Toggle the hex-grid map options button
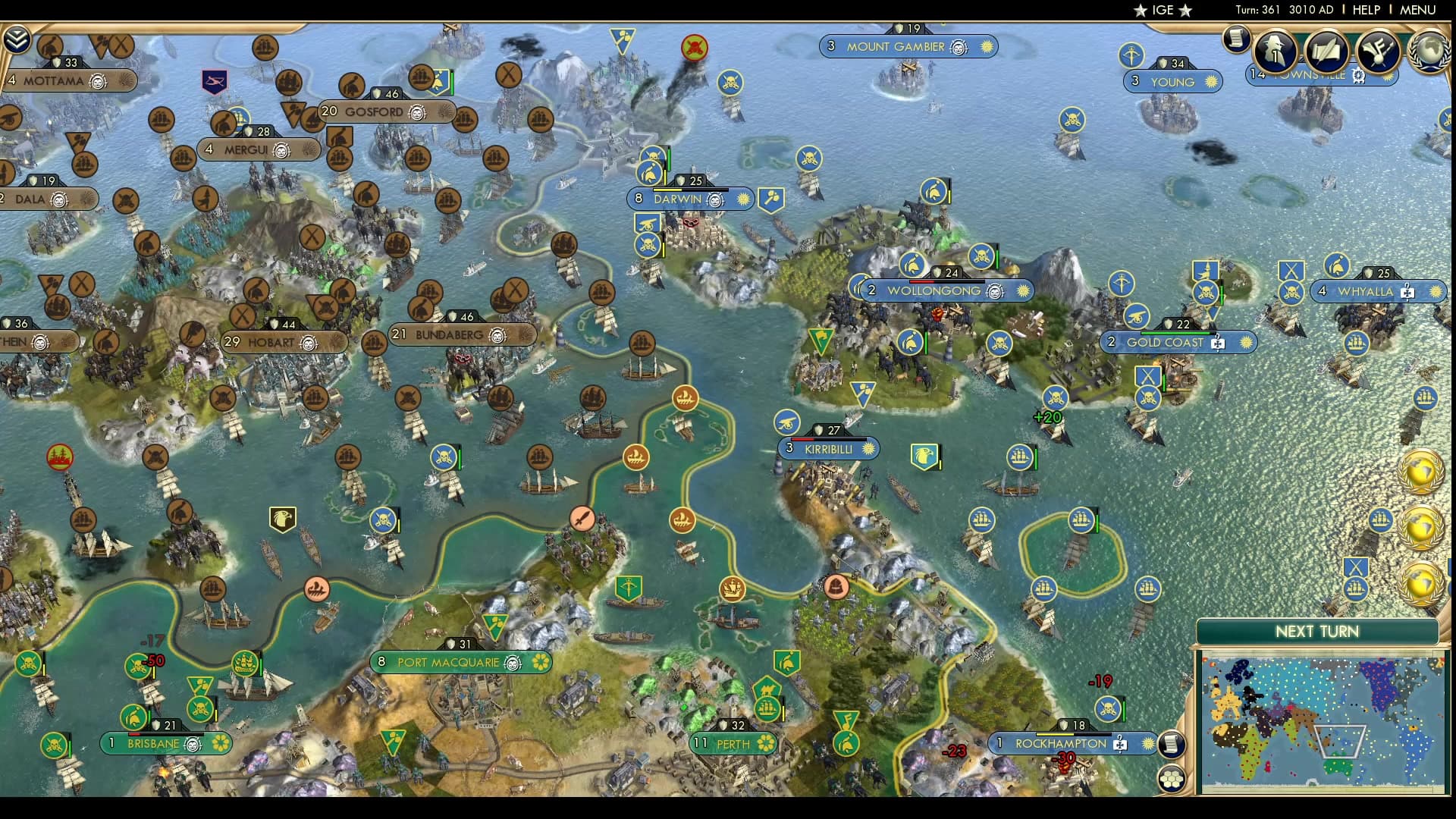The width and height of the screenshot is (1456, 819). tap(1172, 779)
